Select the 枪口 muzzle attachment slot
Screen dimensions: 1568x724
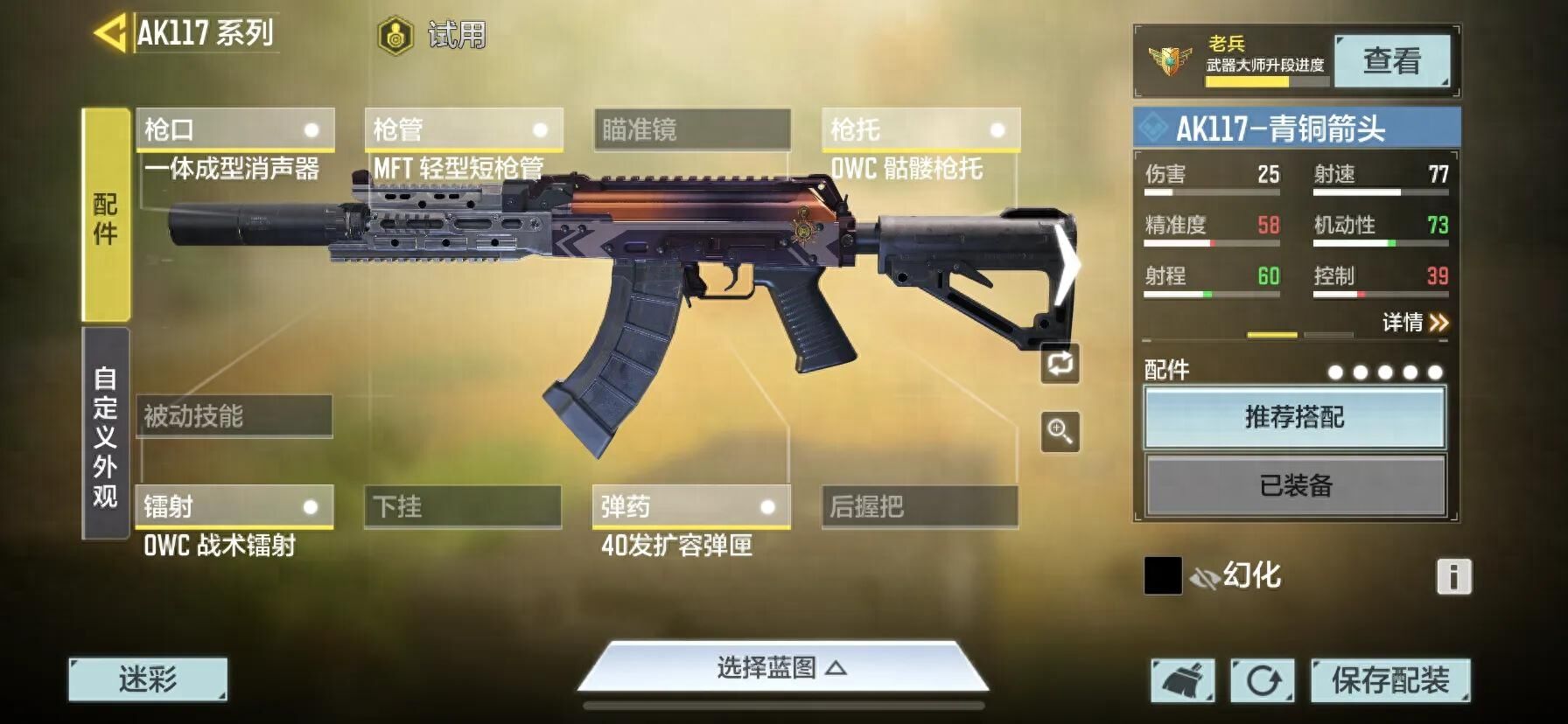point(234,129)
